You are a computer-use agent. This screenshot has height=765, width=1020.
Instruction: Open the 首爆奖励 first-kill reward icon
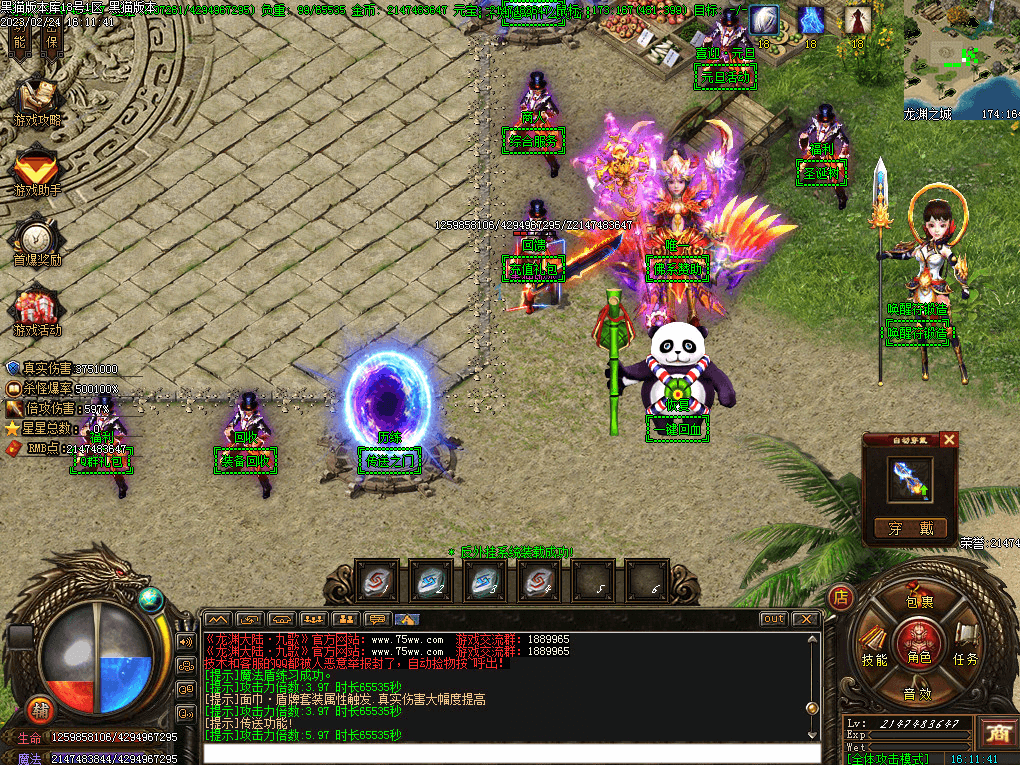click(x=37, y=241)
